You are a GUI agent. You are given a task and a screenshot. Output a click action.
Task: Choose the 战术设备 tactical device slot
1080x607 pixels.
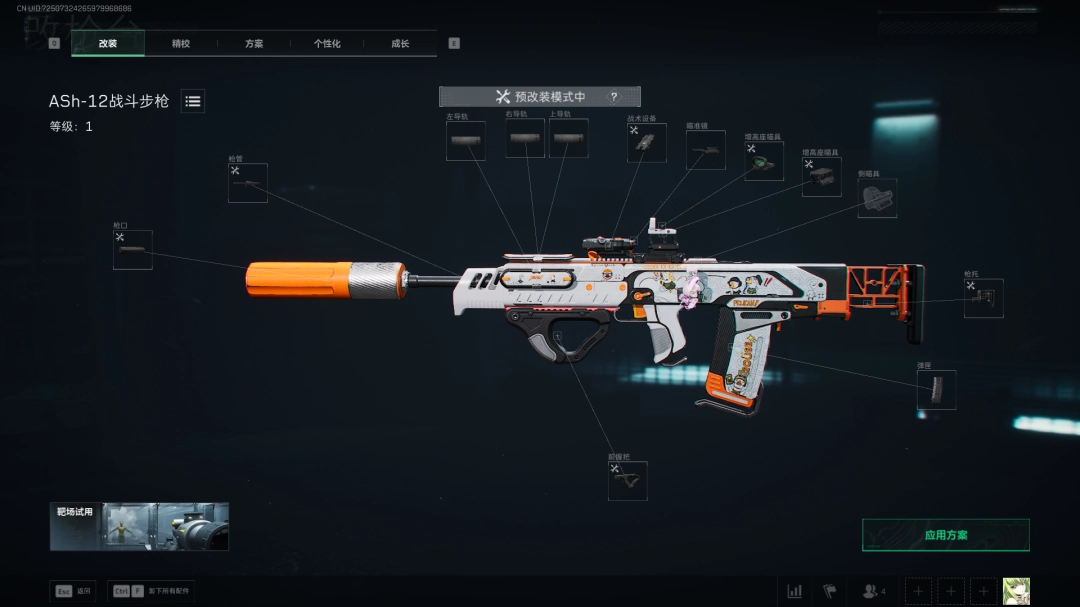point(647,143)
